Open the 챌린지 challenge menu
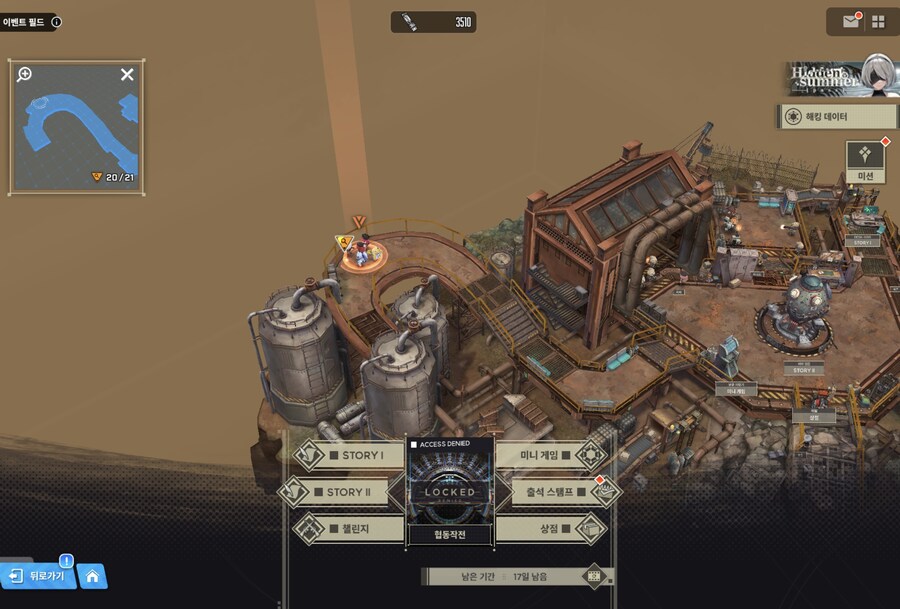900x609 pixels. point(349,528)
